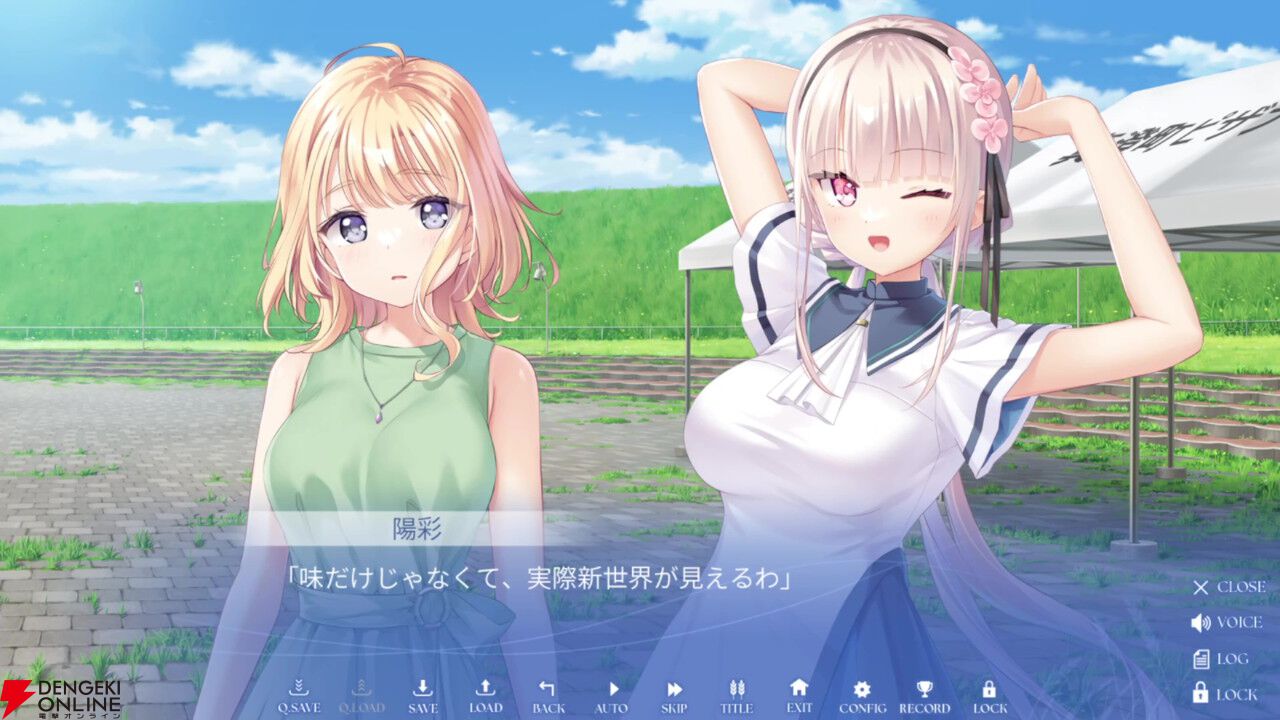Viewport: 1280px width, 720px height.
Task: Open the SAVE screen via its download-arrow icon
Action: pyautogui.click(x=423, y=688)
